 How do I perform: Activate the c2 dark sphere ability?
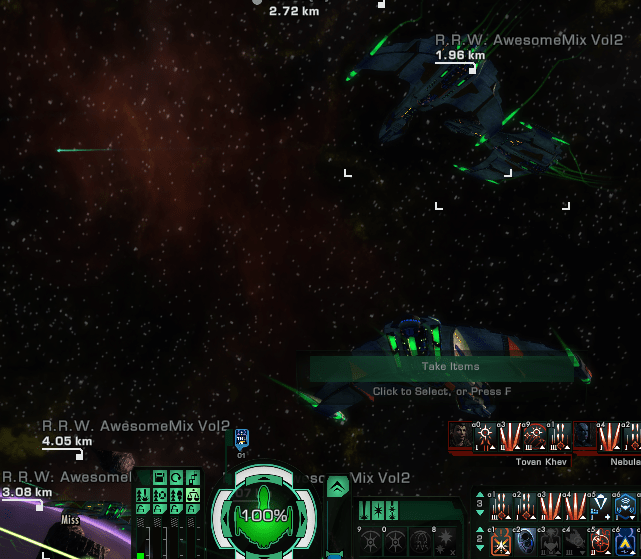point(524,541)
